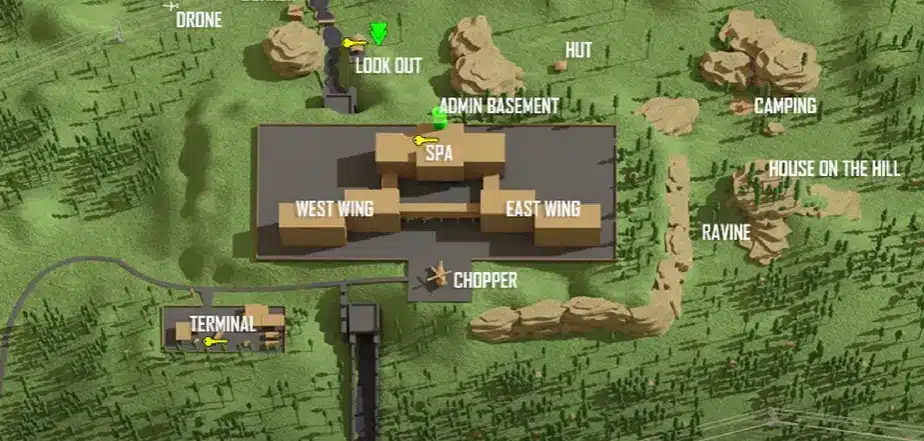Choose the Drone location label

coord(199,19)
